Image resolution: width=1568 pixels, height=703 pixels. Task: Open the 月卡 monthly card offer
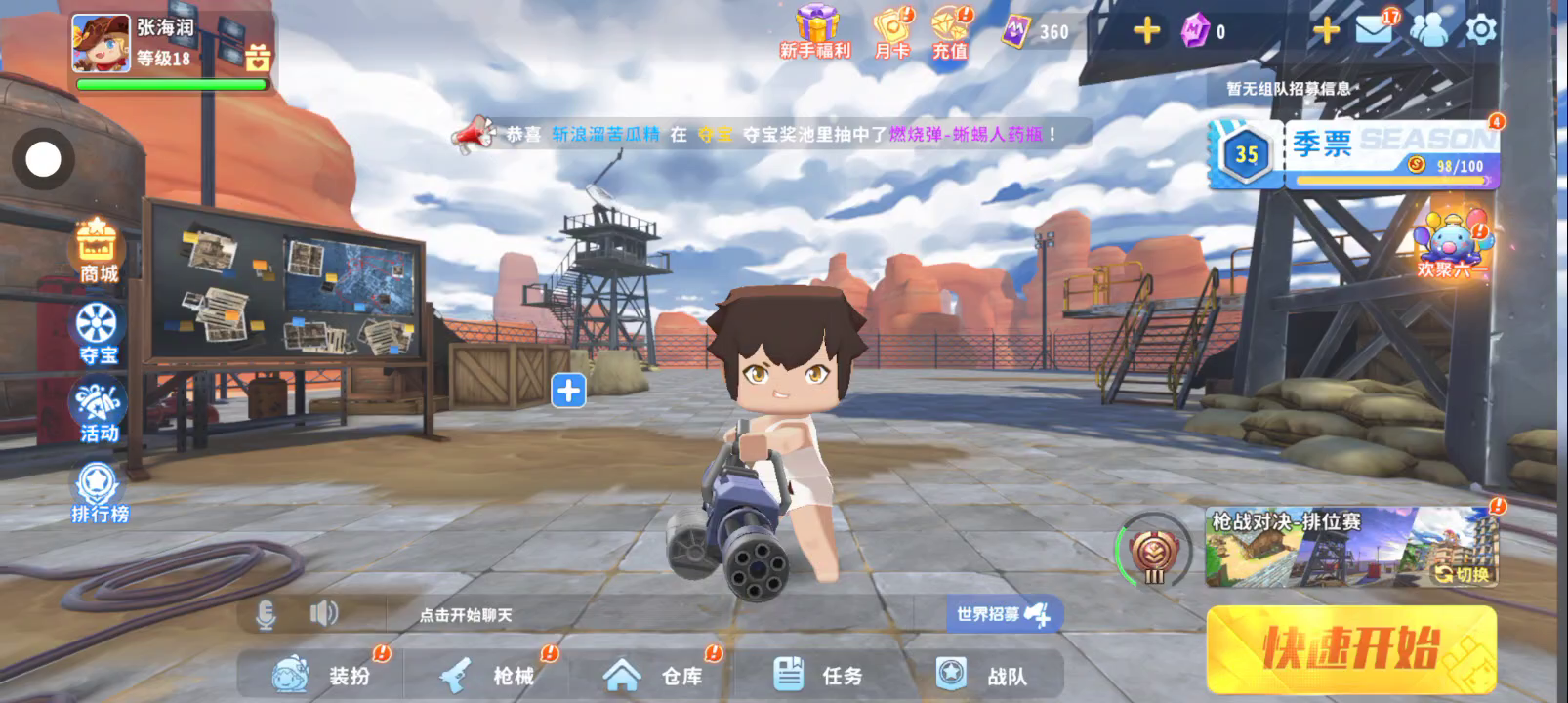pos(891,33)
